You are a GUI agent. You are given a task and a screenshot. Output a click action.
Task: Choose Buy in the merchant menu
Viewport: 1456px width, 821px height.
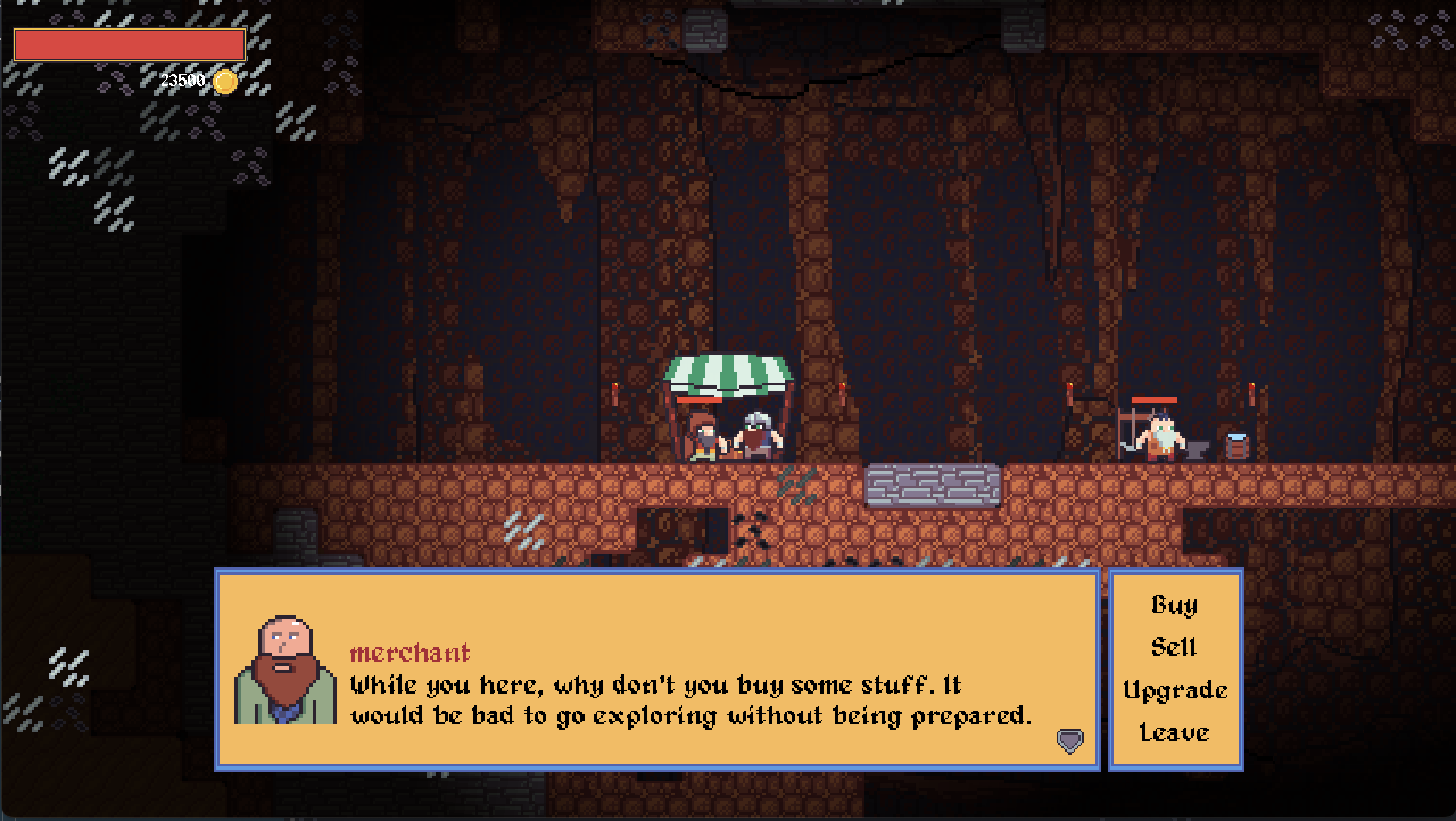click(x=1174, y=605)
